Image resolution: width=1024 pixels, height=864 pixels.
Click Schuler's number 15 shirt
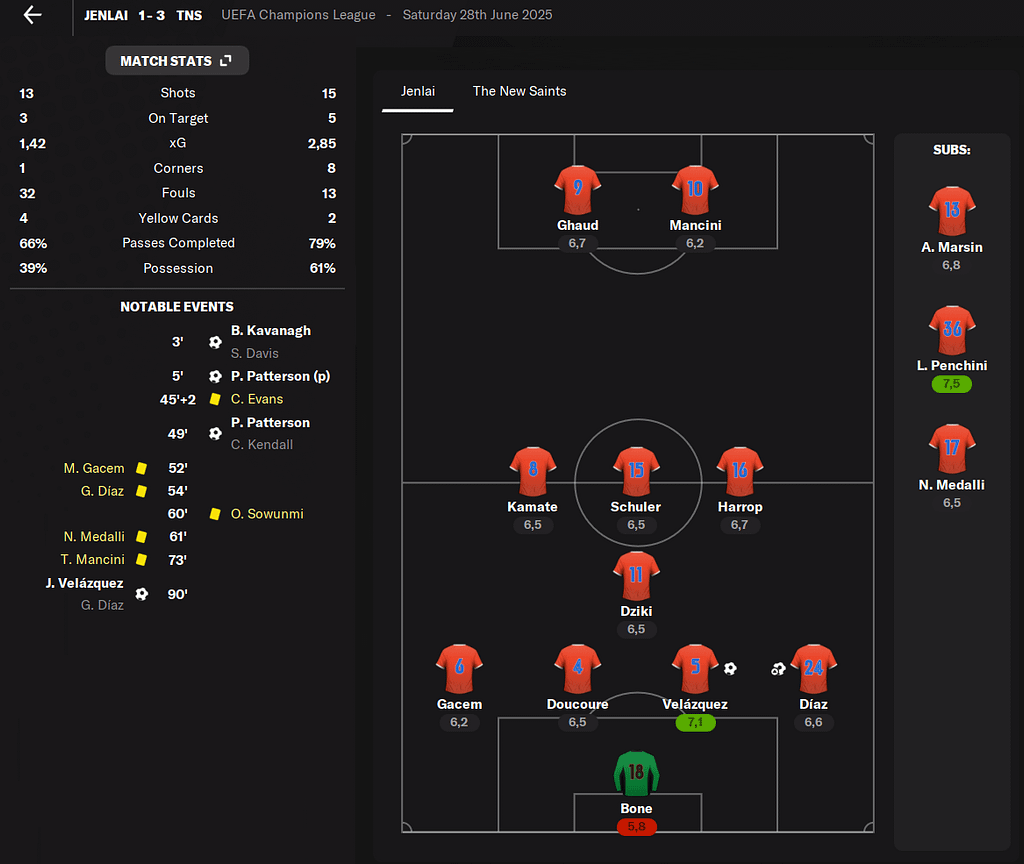[636, 472]
